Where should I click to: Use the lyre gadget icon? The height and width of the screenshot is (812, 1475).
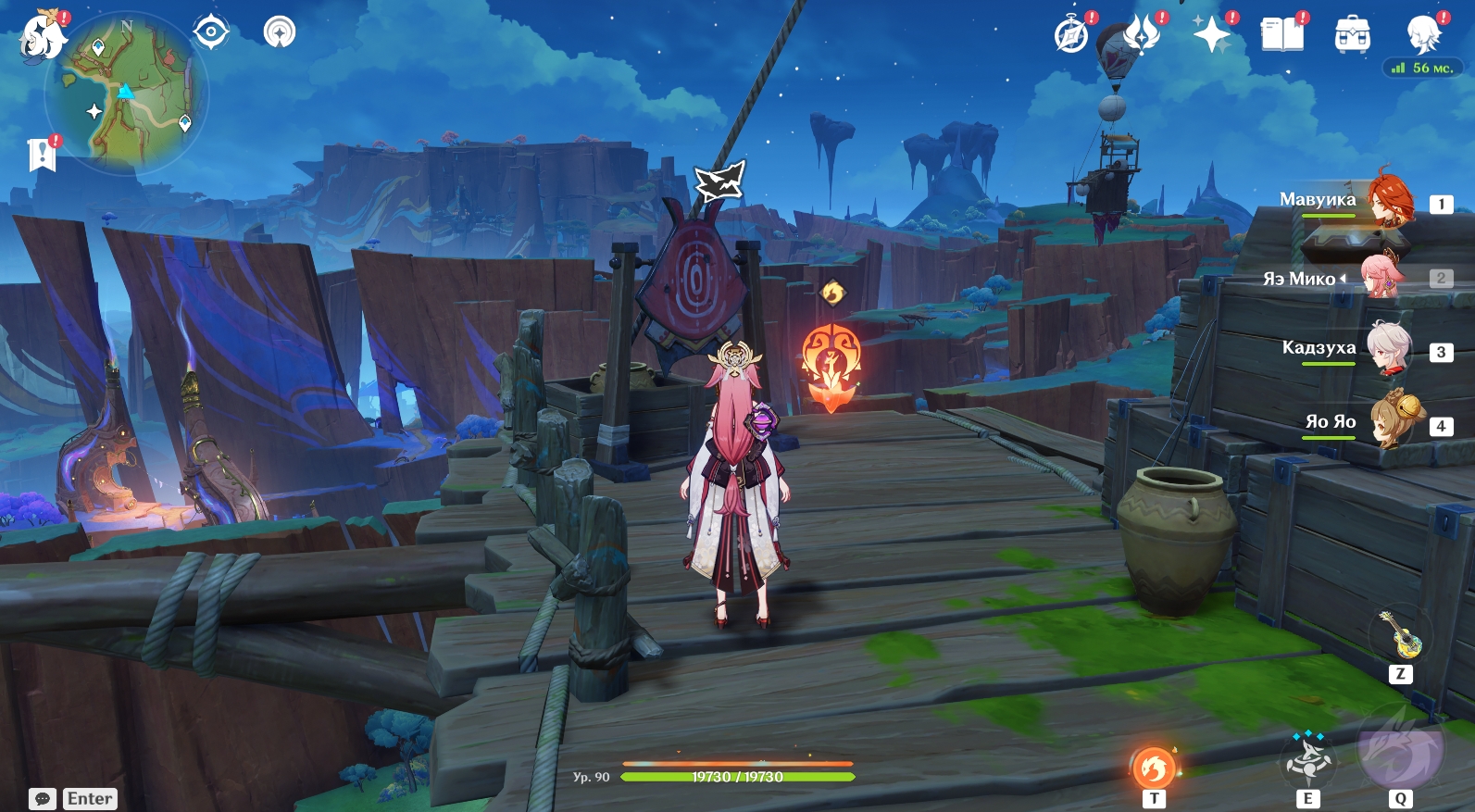tap(1400, 635)
